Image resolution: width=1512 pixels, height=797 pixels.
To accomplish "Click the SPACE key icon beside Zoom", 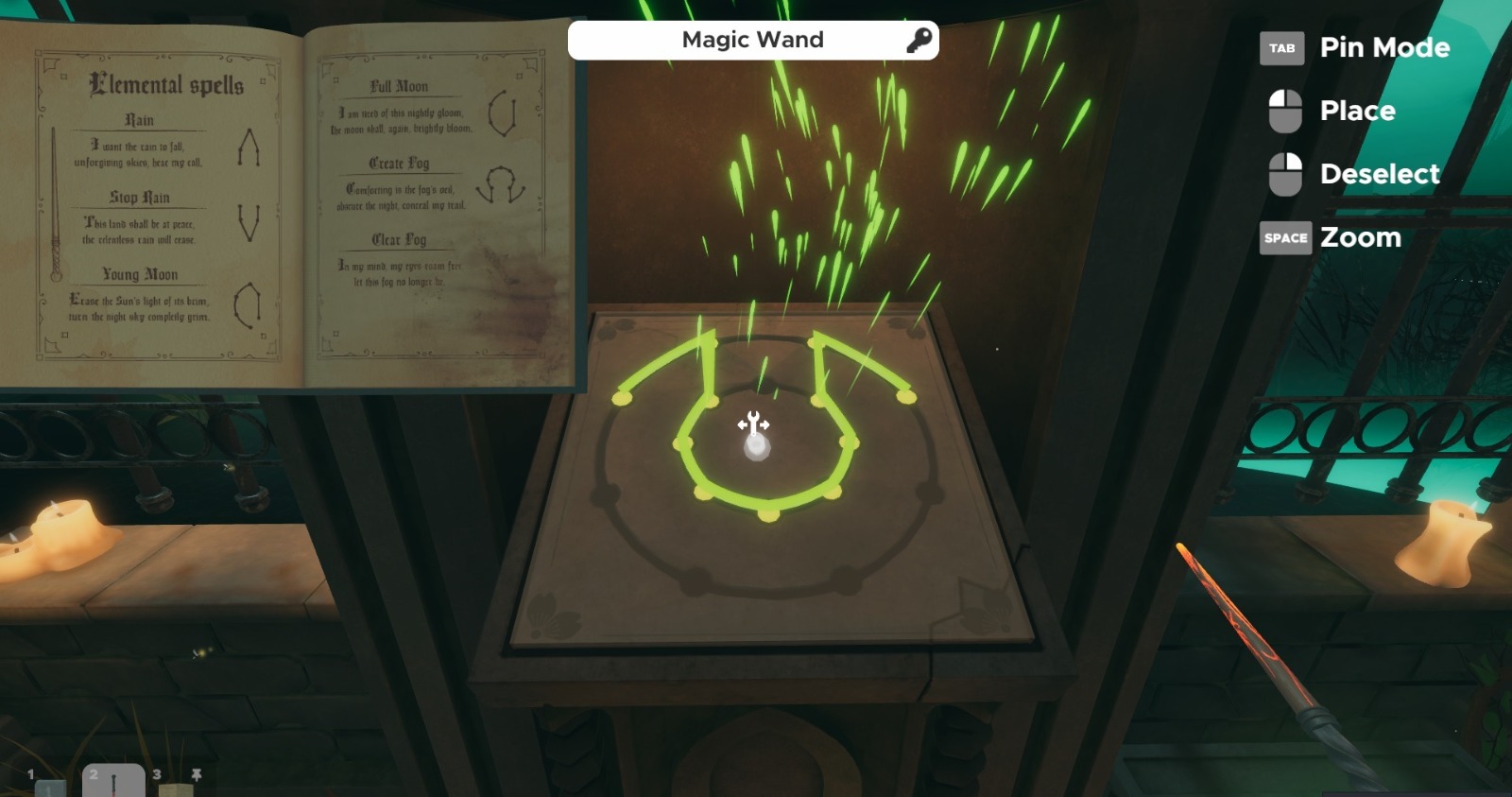I will [x=1284, y=238].
